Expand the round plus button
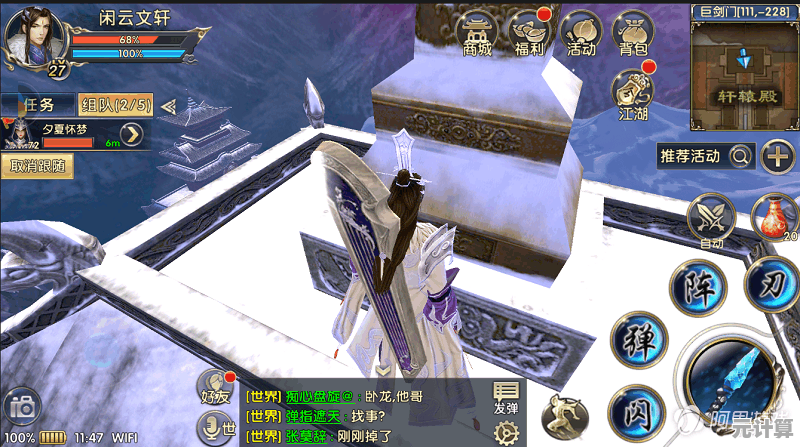The height and width of the screenshot is (447, 800). coord(777,156)
